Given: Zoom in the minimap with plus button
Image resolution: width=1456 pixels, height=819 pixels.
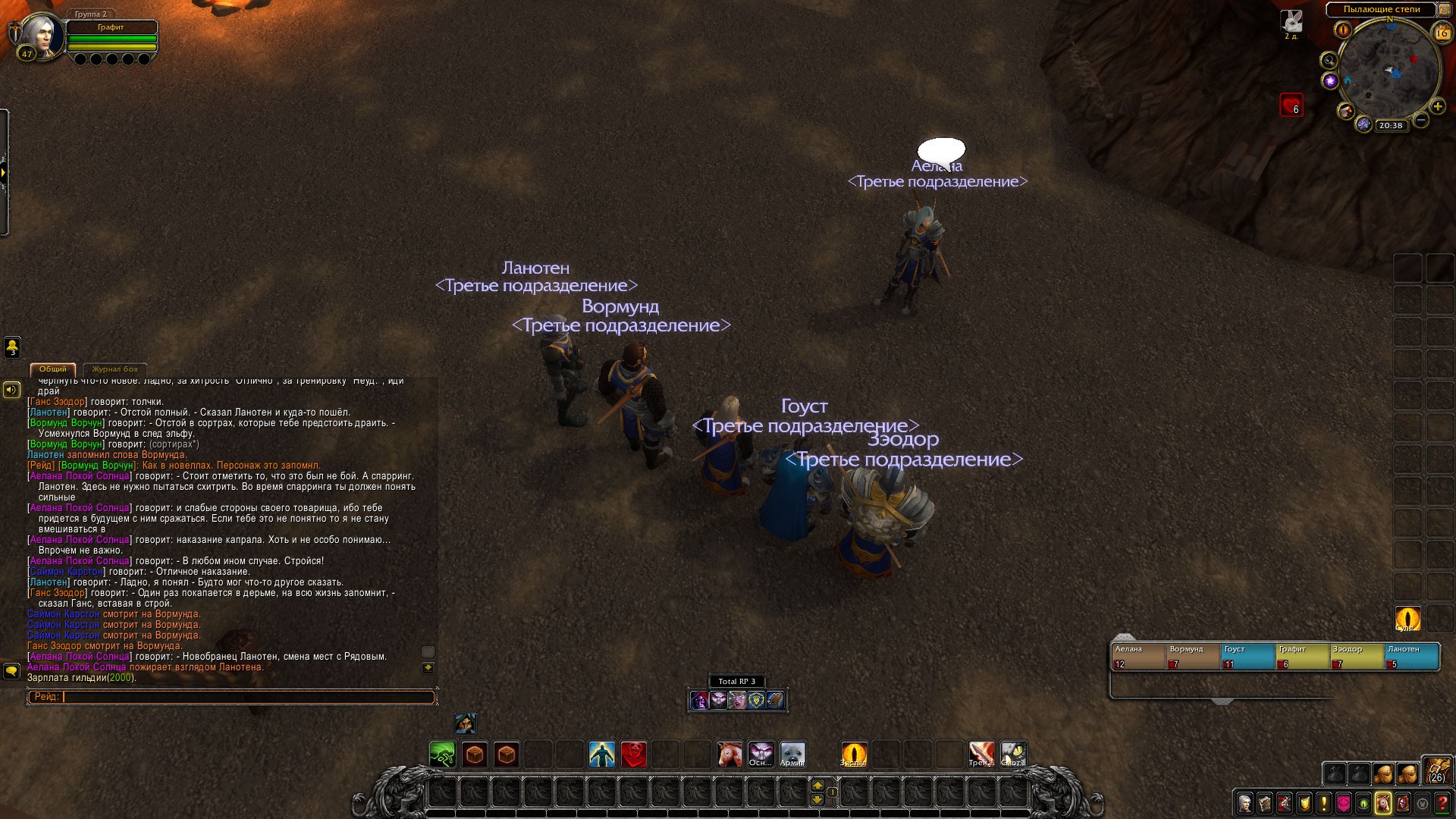Looking at the screenshot, I should (1437, 107).
